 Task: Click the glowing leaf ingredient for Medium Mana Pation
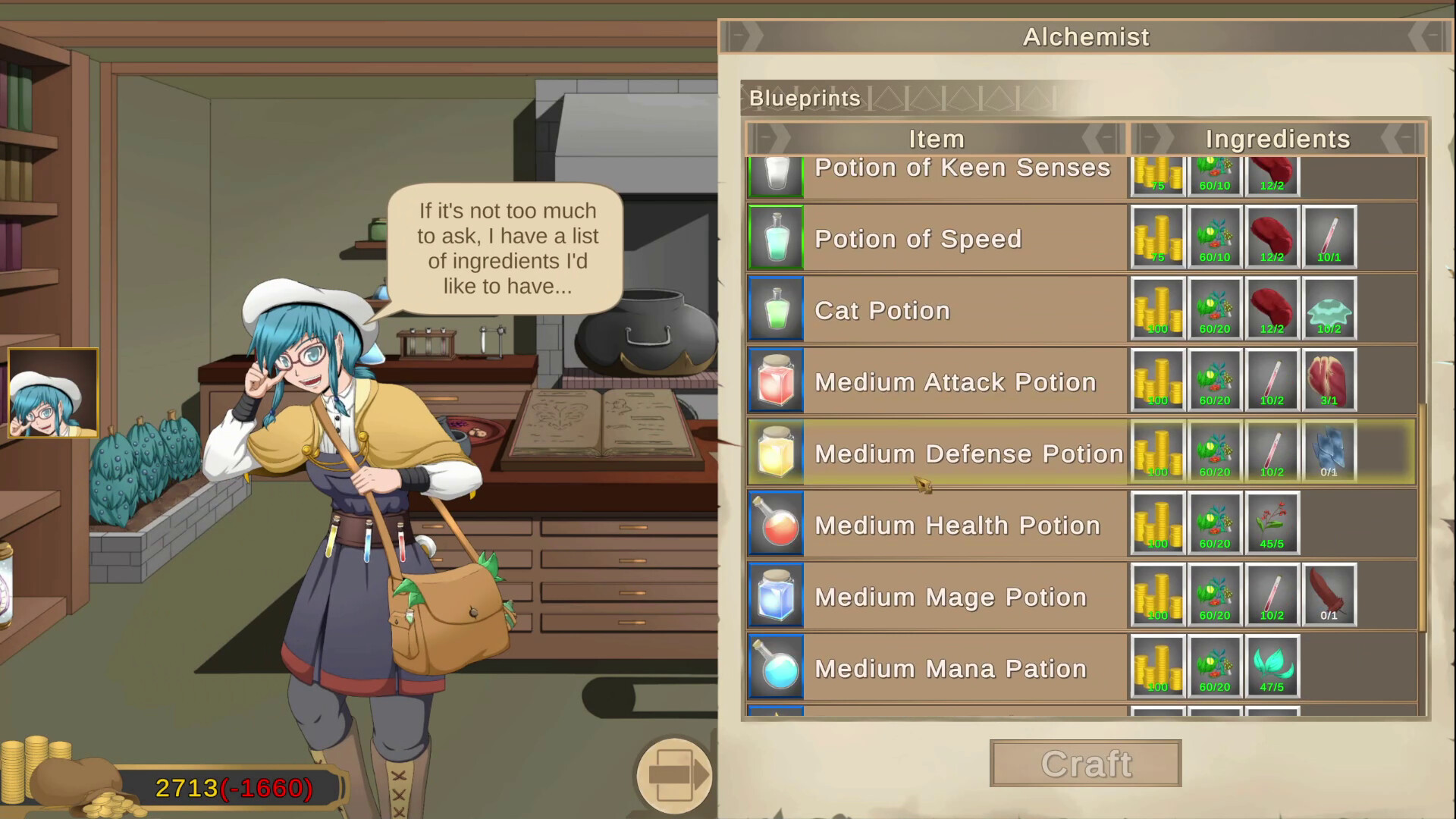(1272, 667)
